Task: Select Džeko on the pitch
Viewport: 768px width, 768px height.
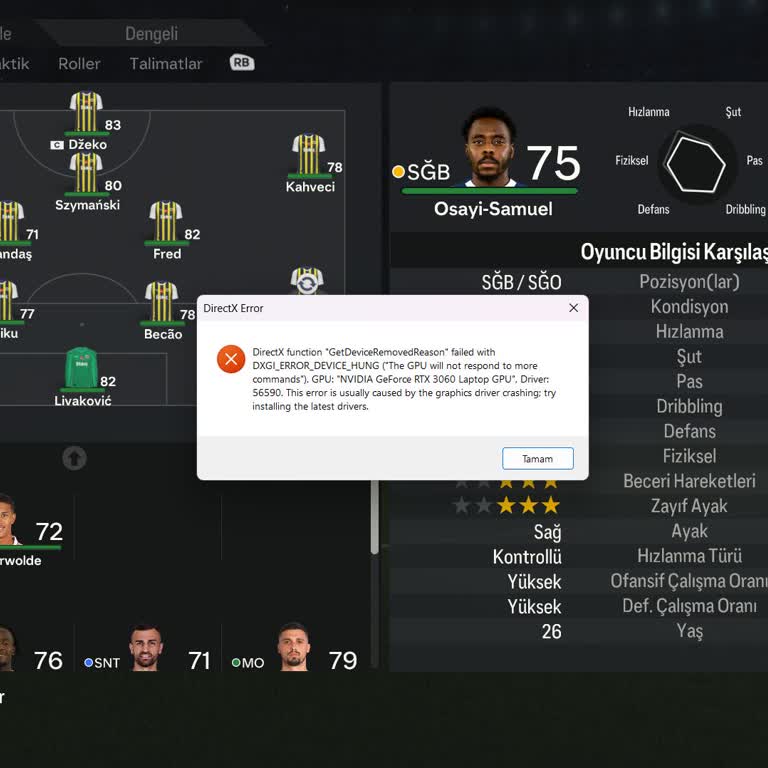Action: (87, 115)
